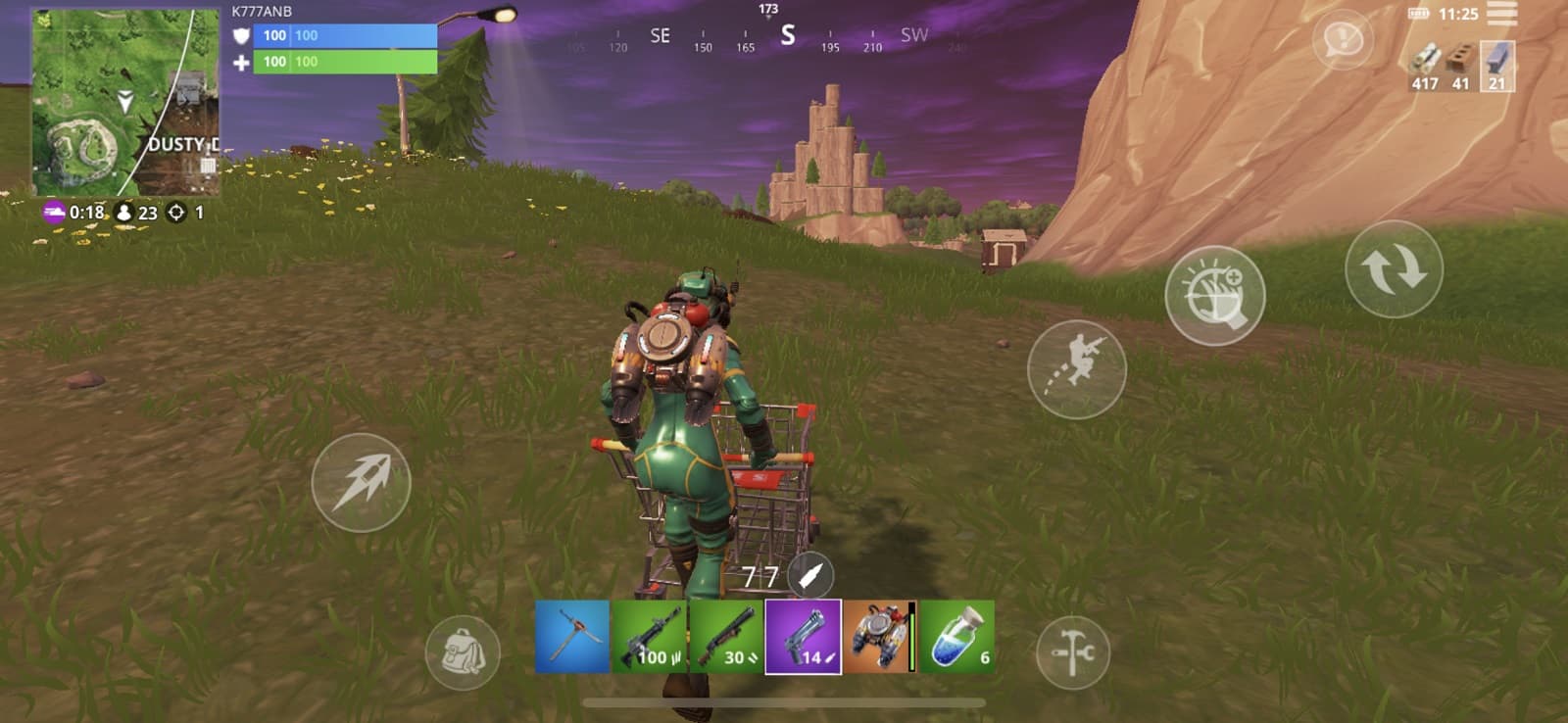
Task: Tap the green health bar under K777ANB
Action: 333,61
